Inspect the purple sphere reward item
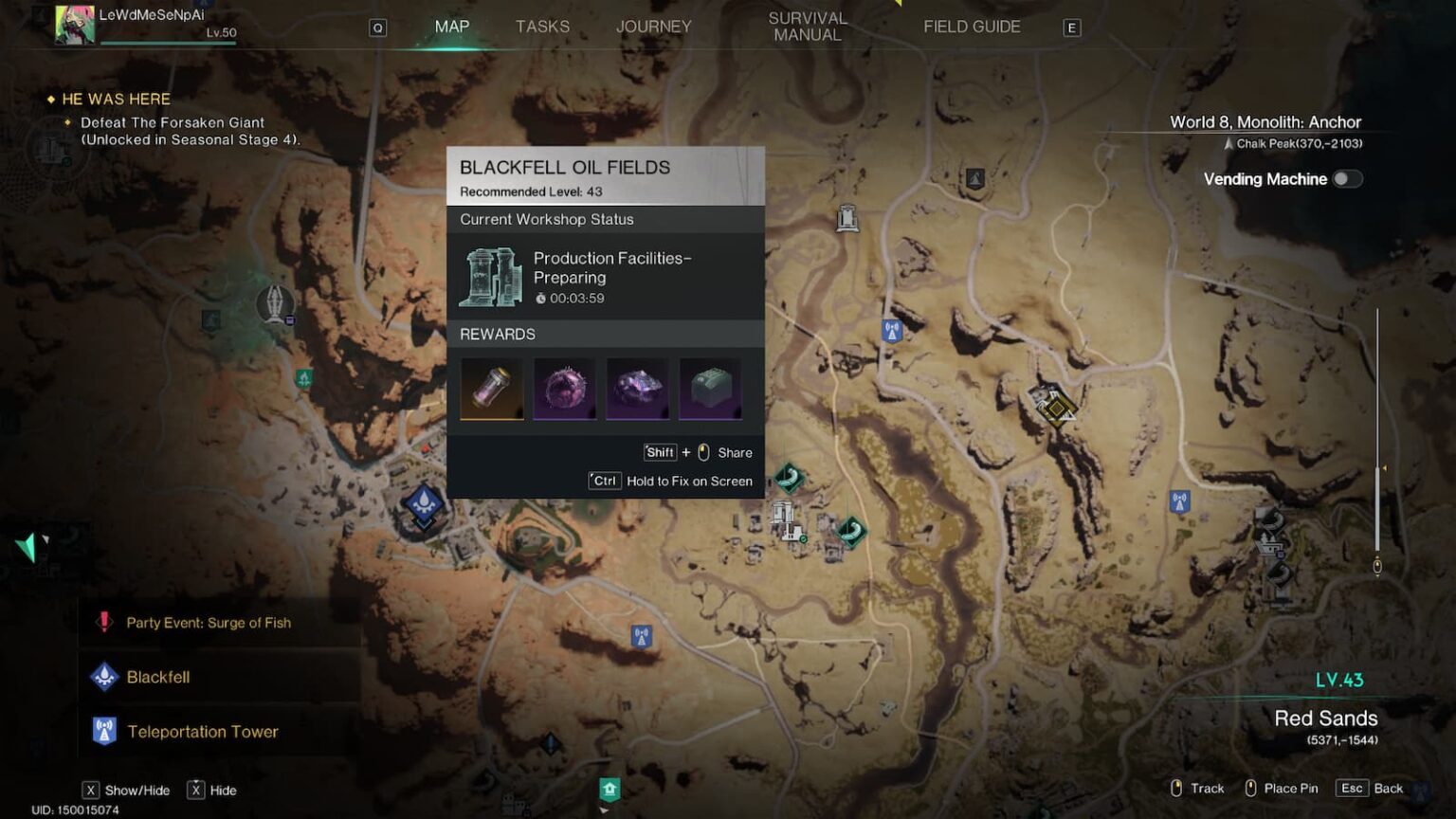Viewport: 1456px width, 819px height. (564, 389)
